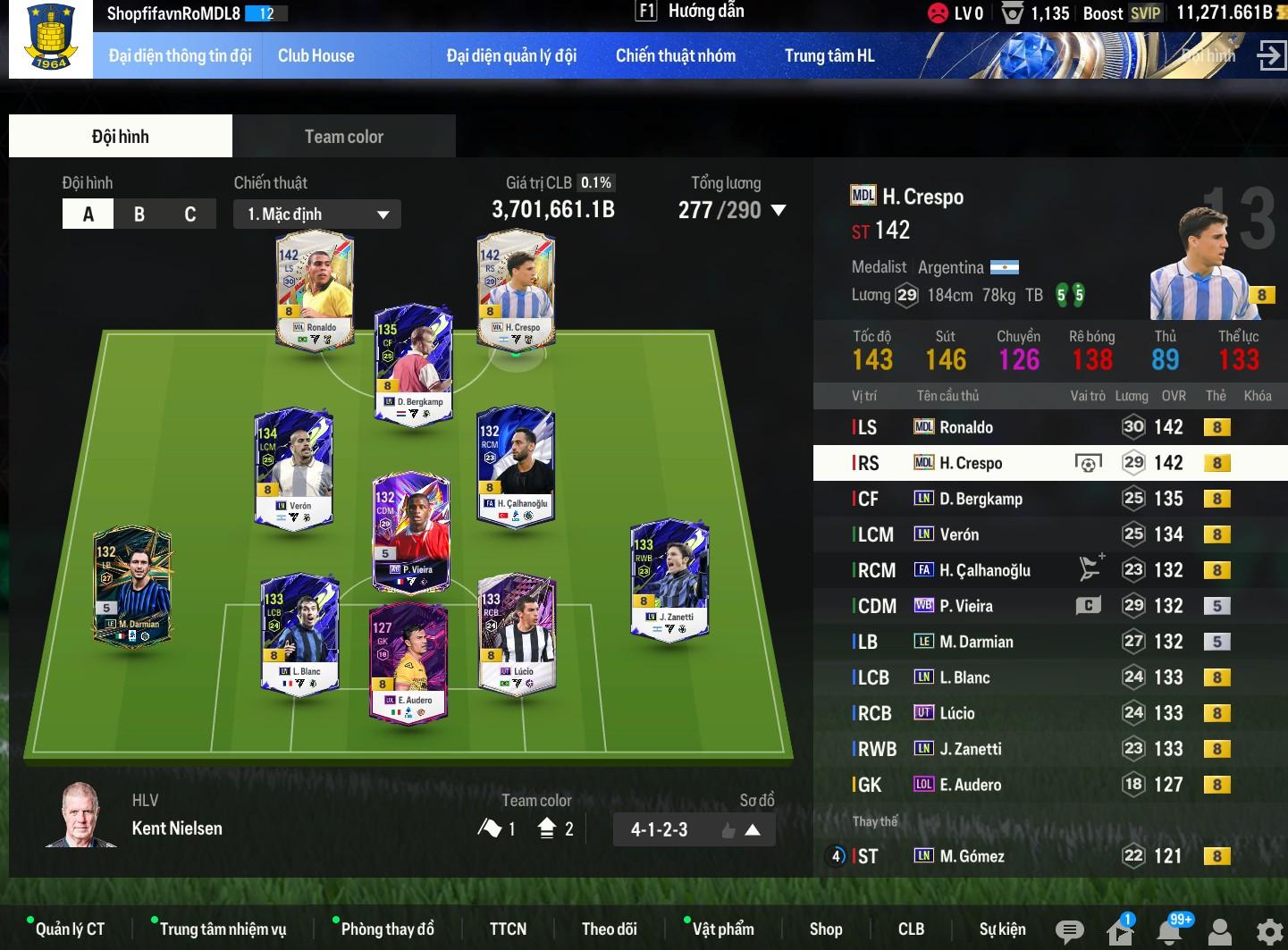View notifications bell with 99+ badge

tap(1170, 931)
